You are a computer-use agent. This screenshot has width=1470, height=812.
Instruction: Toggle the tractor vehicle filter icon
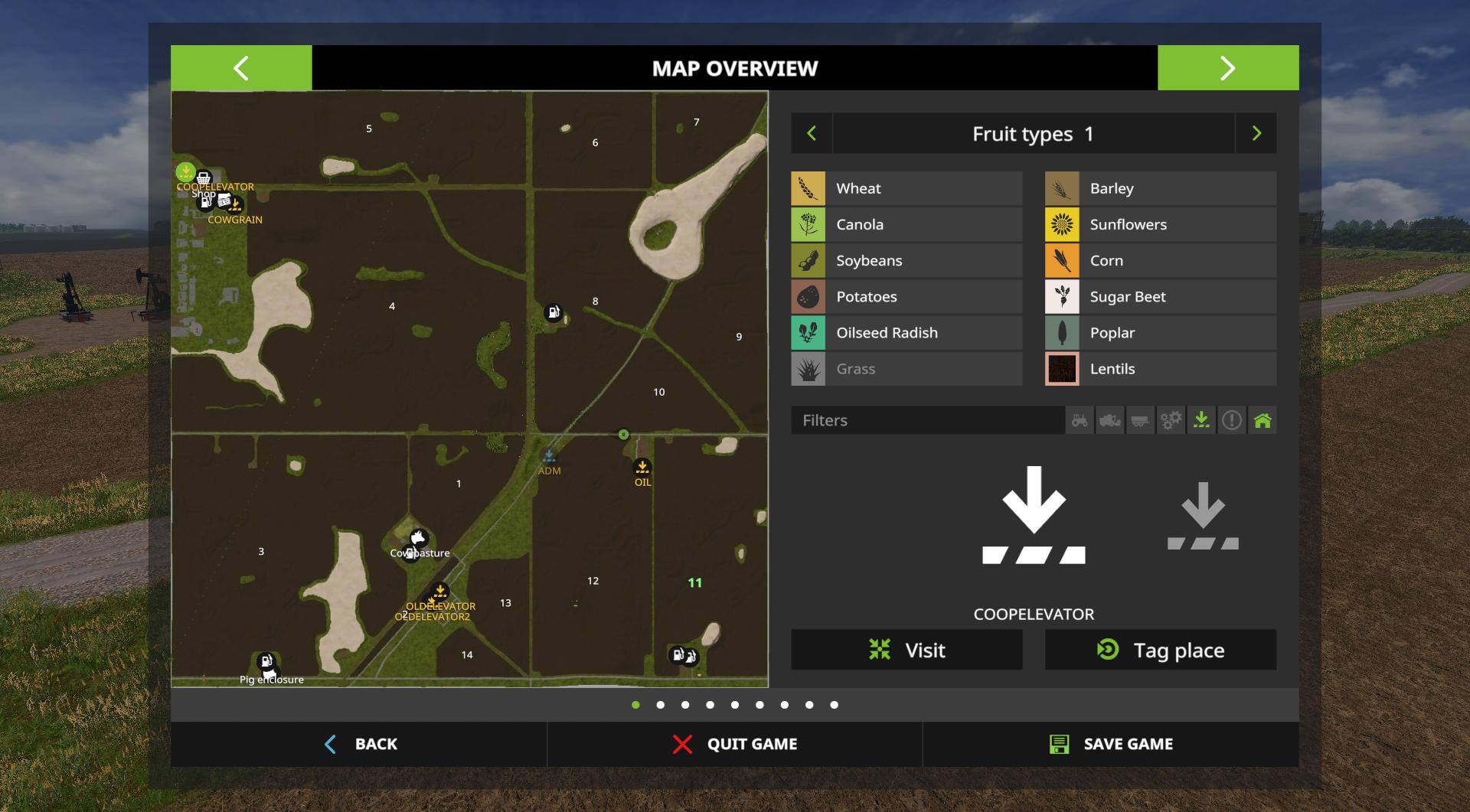tap(1080, 420)
